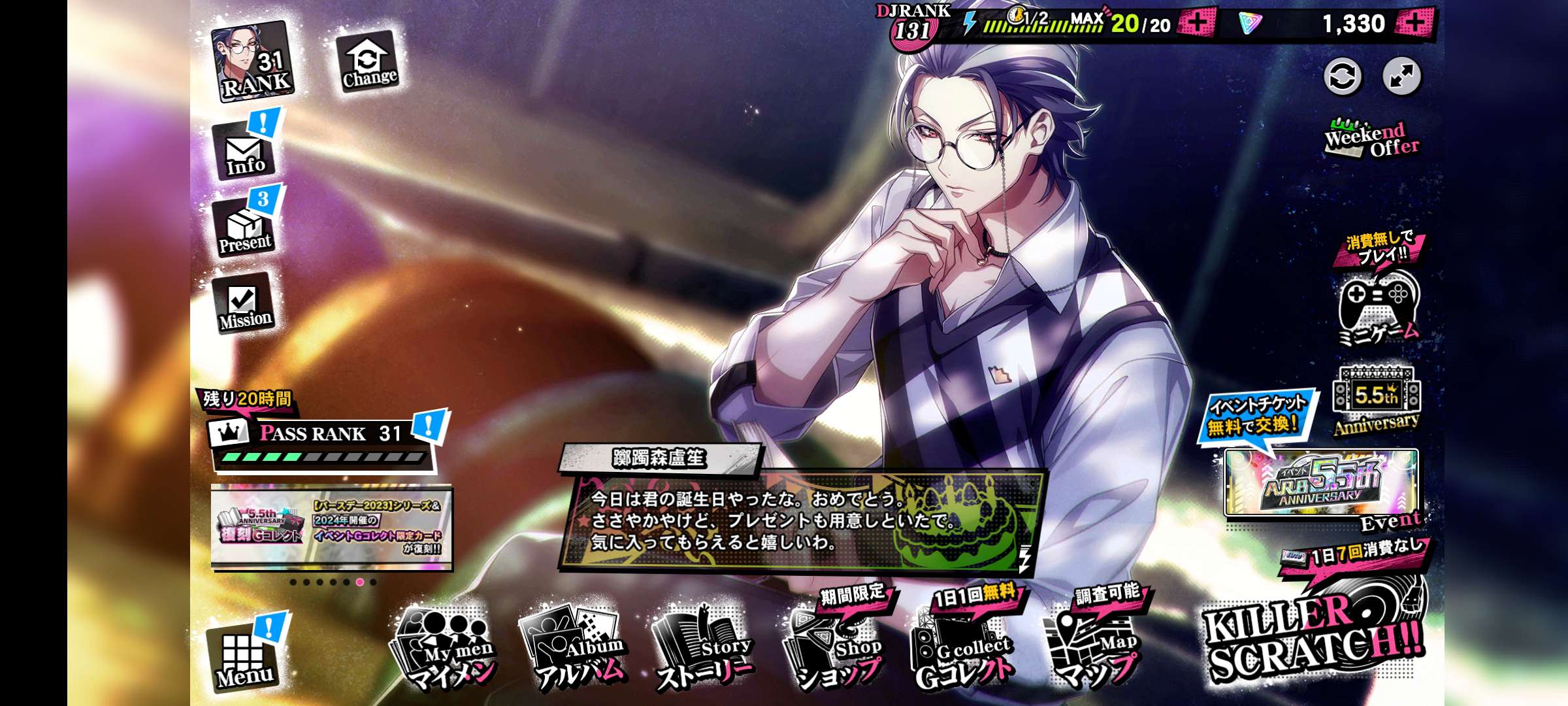Add stamina with the plus button
Image resolution: width=1568 pixels, height=706 pixels.
[x=1197, y=23]
